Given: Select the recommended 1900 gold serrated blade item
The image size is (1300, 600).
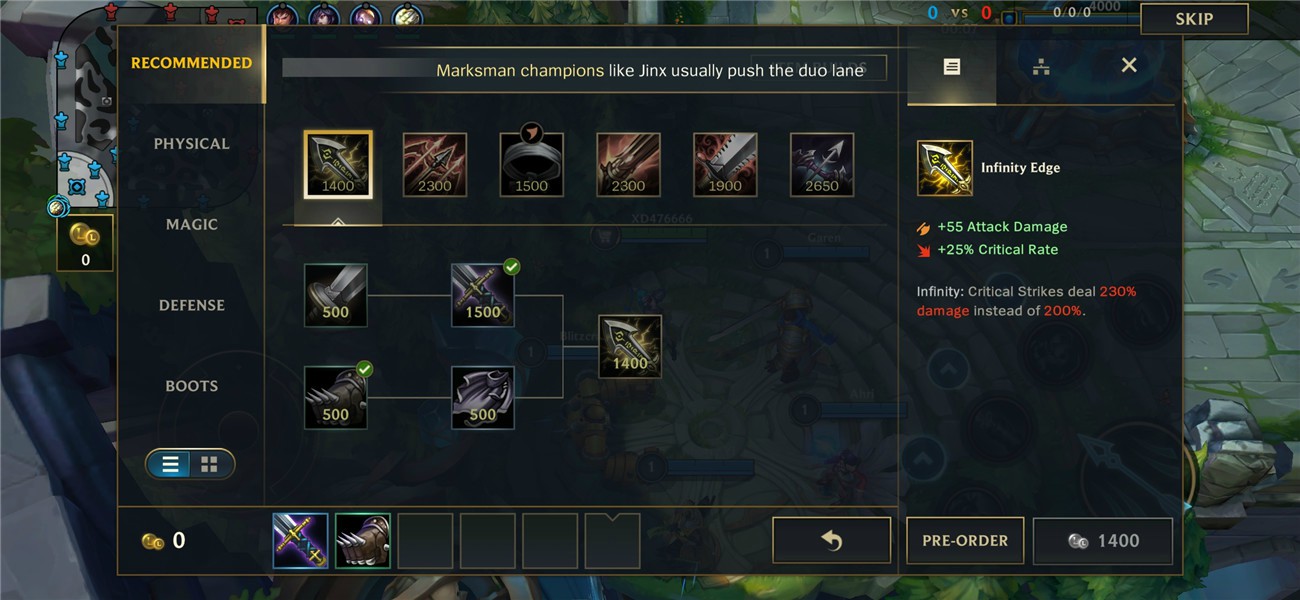Looking at the screenshot, I should [x=725, y=164].
